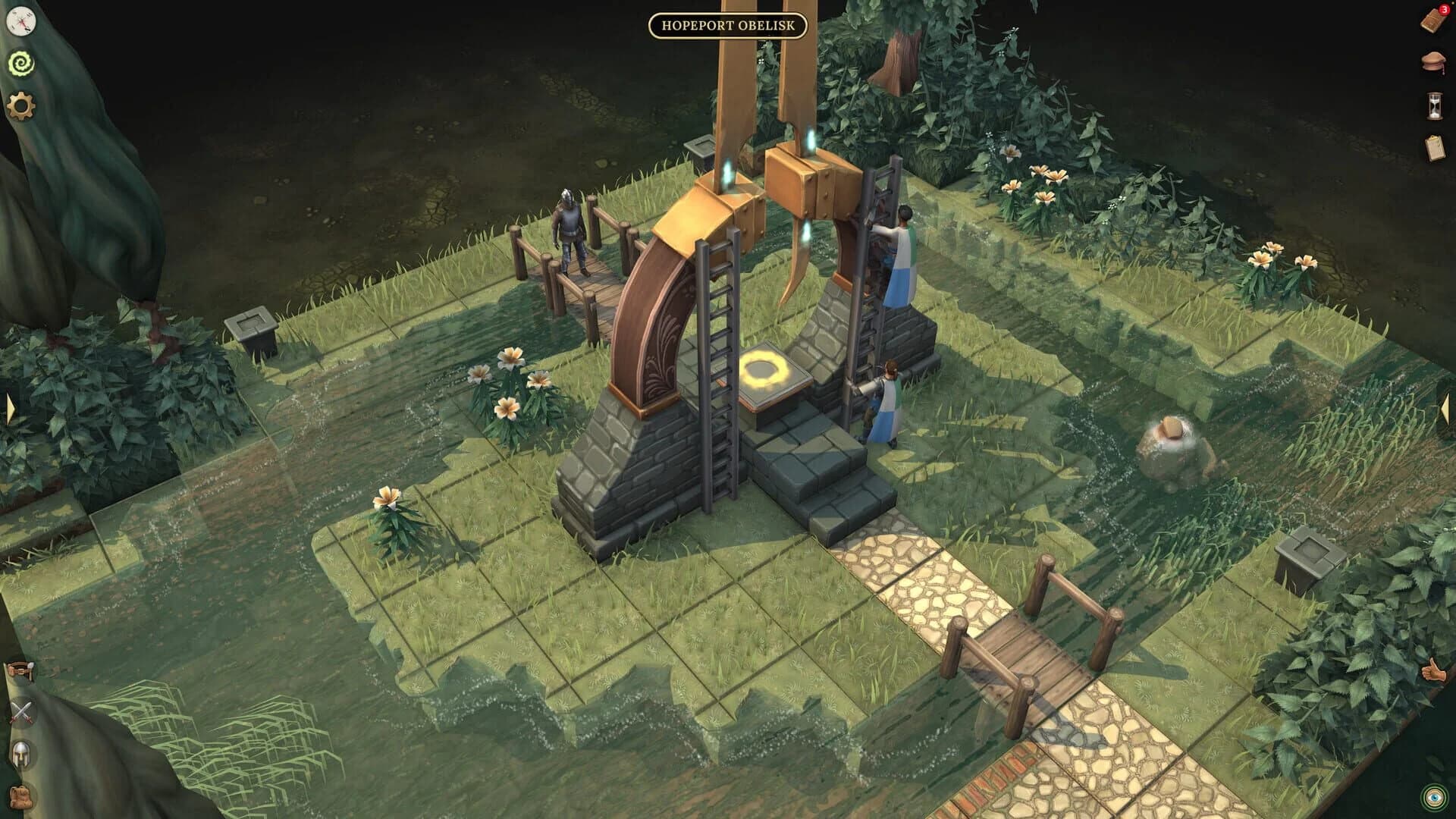Open the backpack inventory icon
The image size is (1456, 819).
point(20,799)
